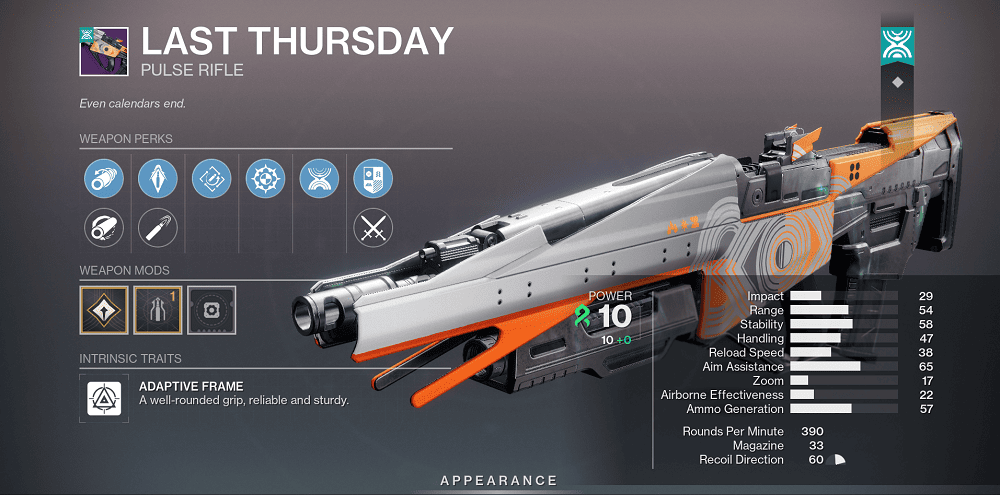Select the unselected alternate barrel perk
Screen dimensions: 1000x495
103,229
